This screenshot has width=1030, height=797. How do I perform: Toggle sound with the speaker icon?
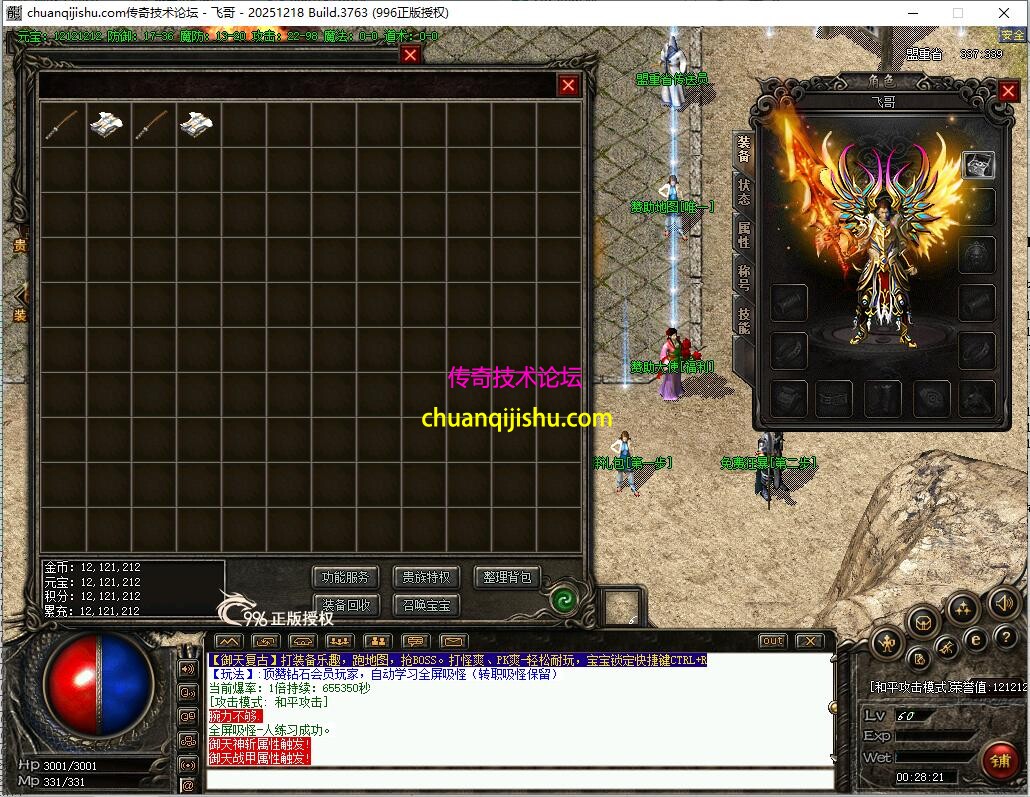(1003, 602)
